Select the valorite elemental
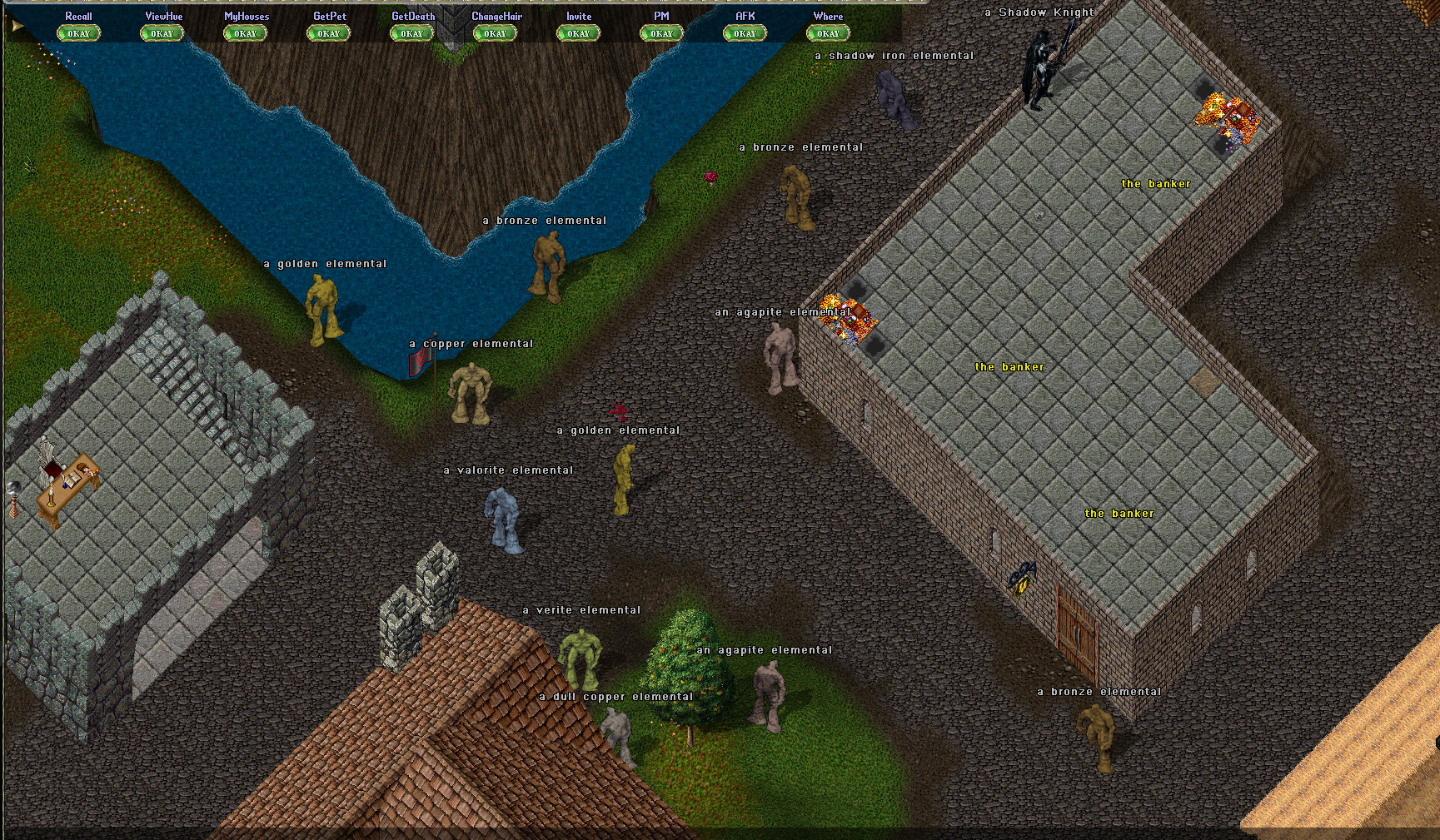This screenshot has width=1440, height=840. coord(502,516)
